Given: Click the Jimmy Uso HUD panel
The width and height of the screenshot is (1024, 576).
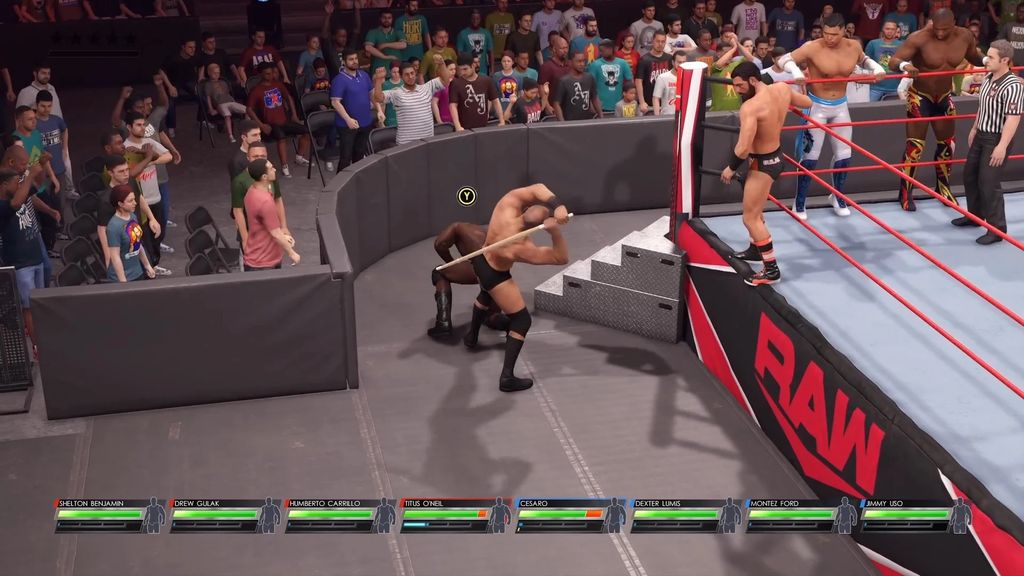Looking at the screenshot, I should click(x=916, y=515).
